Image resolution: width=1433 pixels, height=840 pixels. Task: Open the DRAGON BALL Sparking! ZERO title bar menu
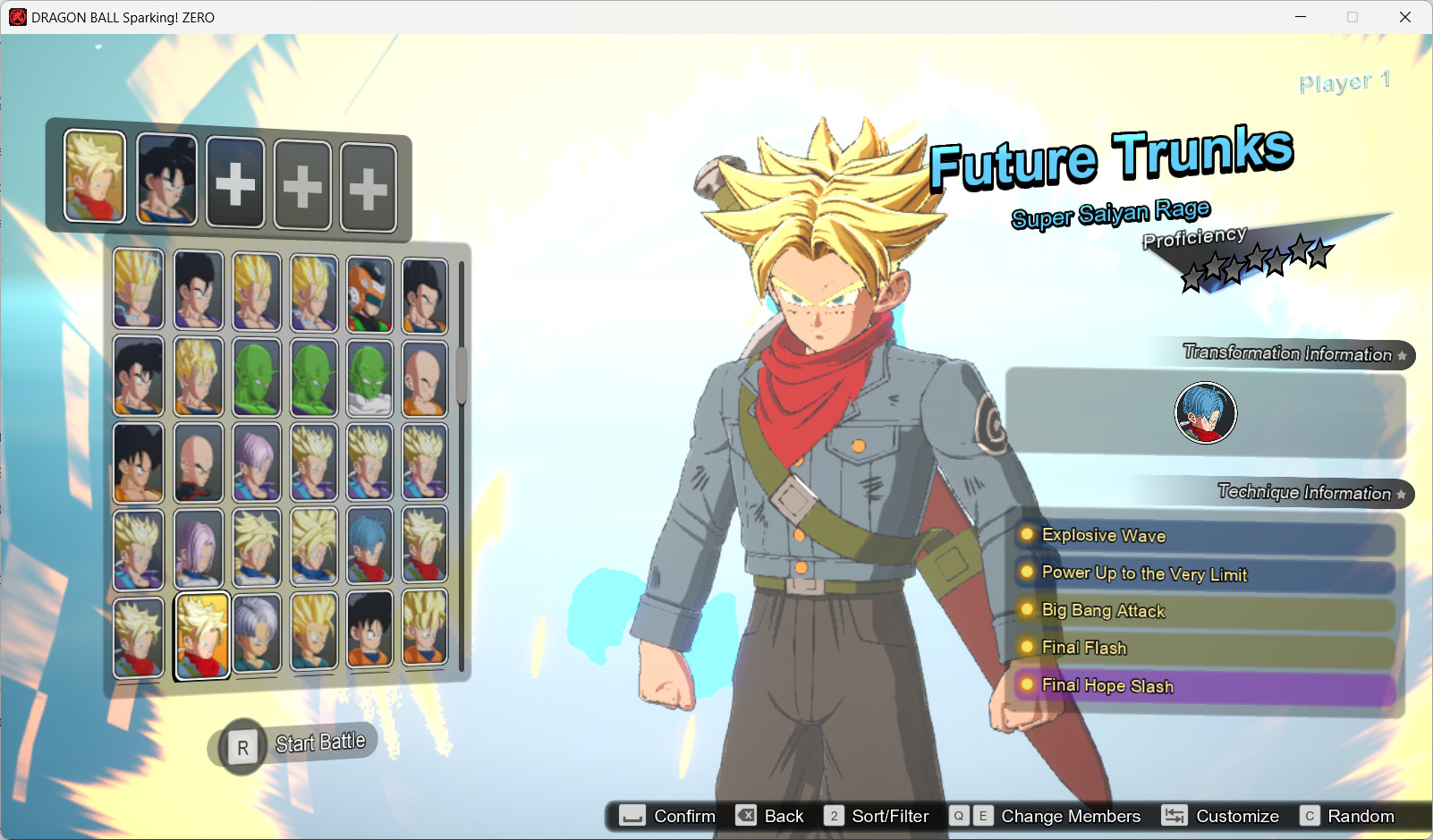click(x=16, y=17)
